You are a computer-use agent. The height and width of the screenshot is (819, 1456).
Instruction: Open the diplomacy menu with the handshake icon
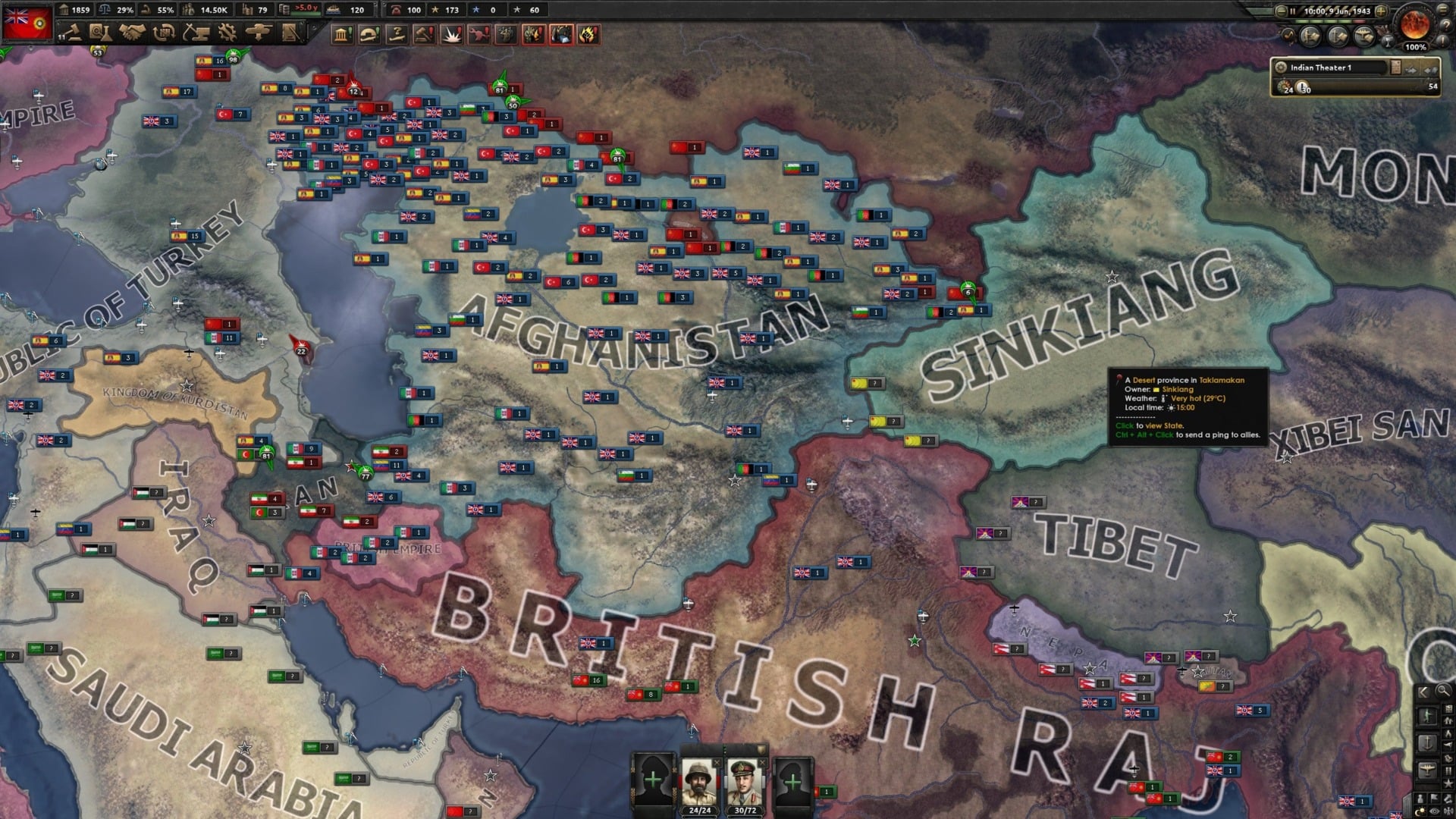(x=132, y=32)
